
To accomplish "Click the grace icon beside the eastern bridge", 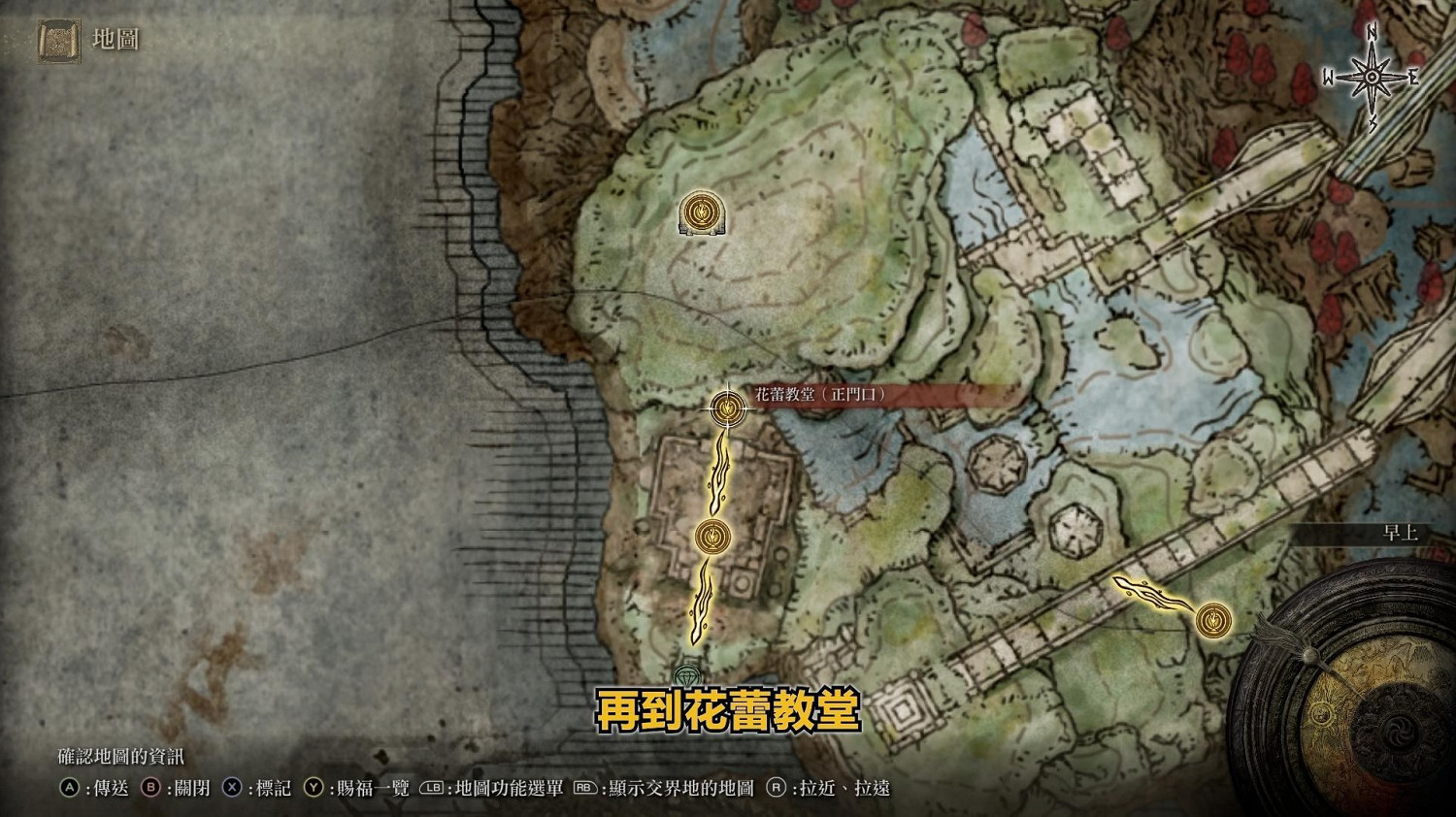I will [1215, 619].
